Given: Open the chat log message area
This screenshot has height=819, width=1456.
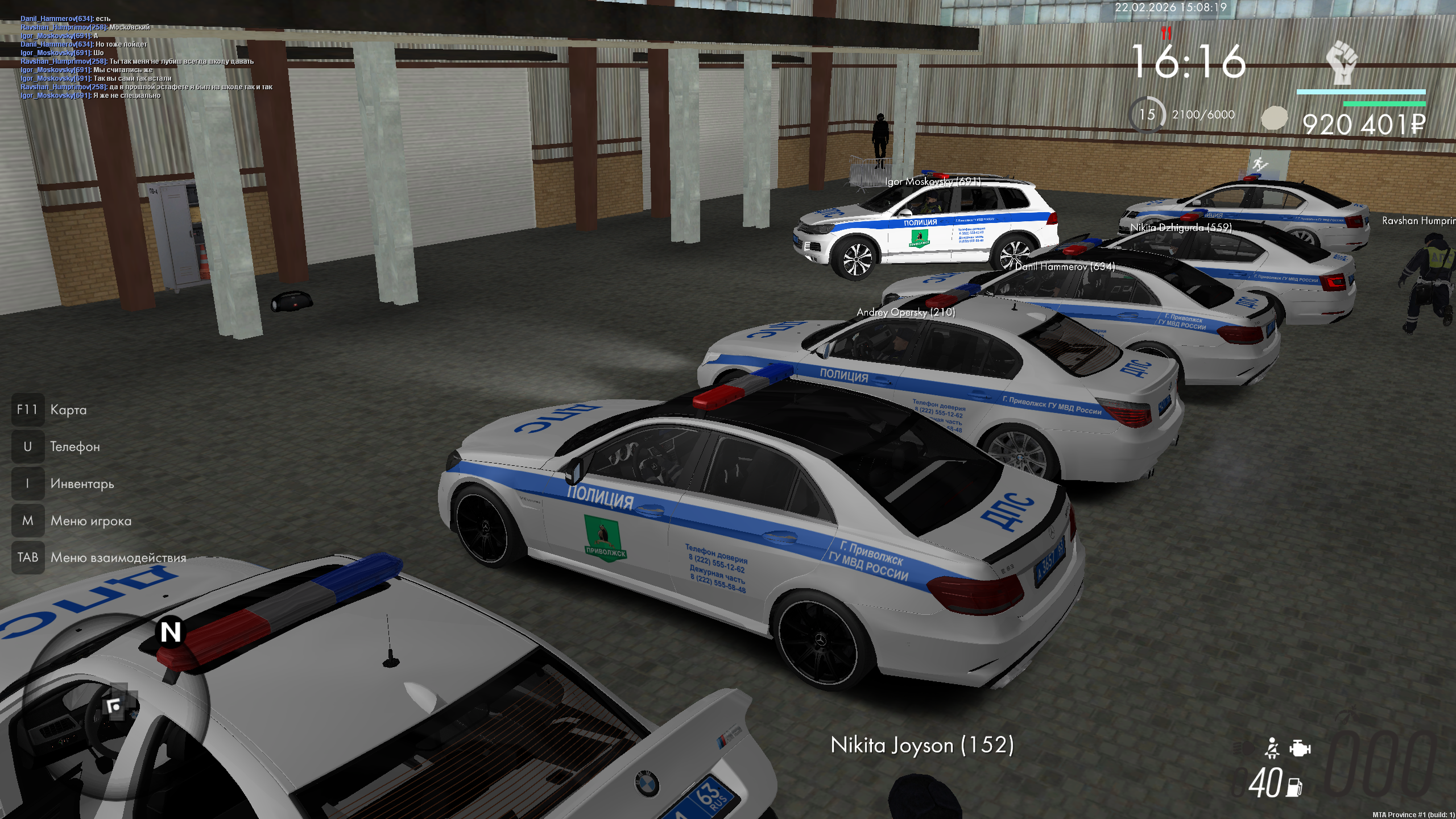Looking at the screenshot, I should (x=147, y=57).
